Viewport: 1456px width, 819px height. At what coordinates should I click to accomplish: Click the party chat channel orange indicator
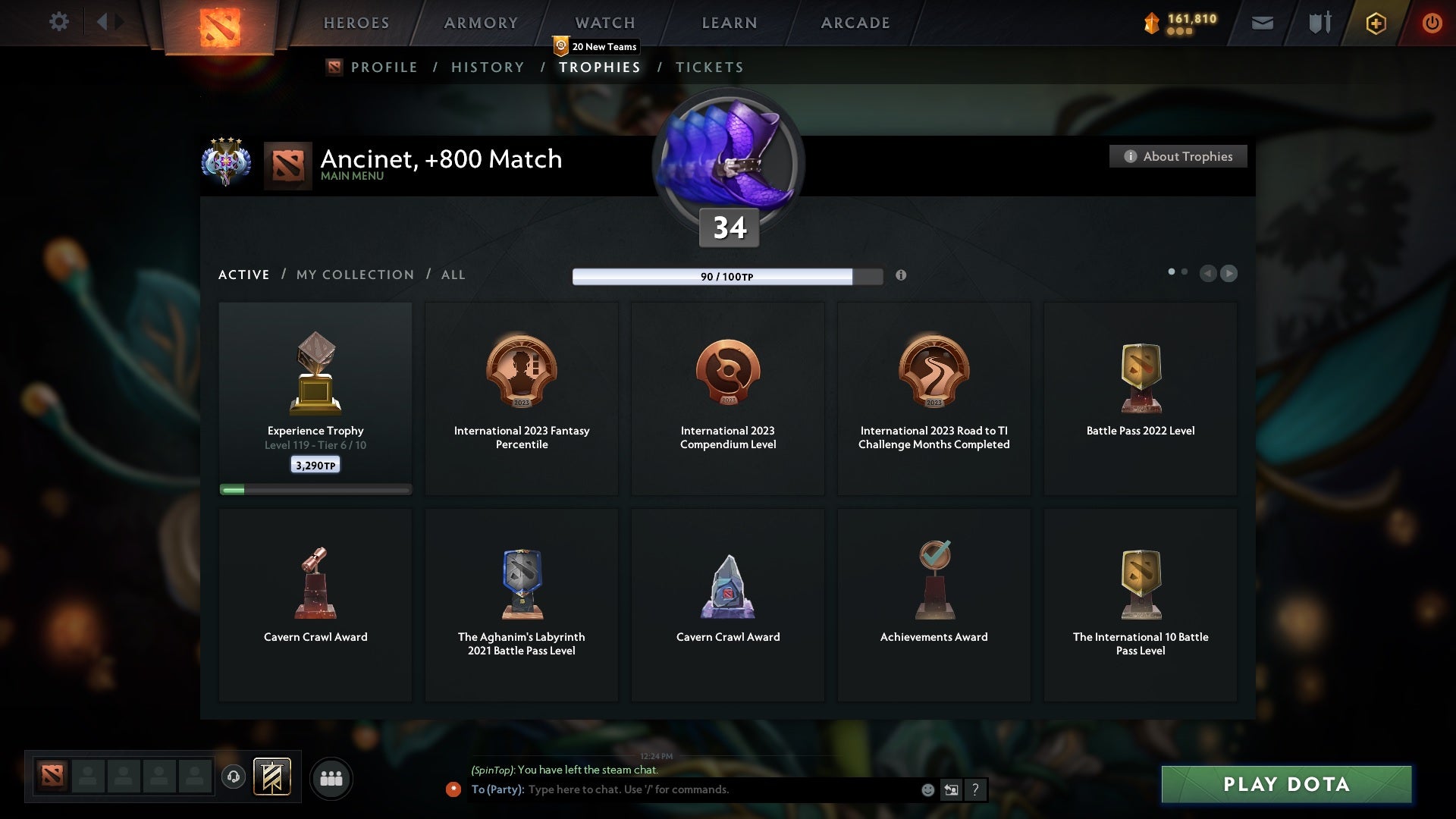pyautogui.click(x=453, y=789)
